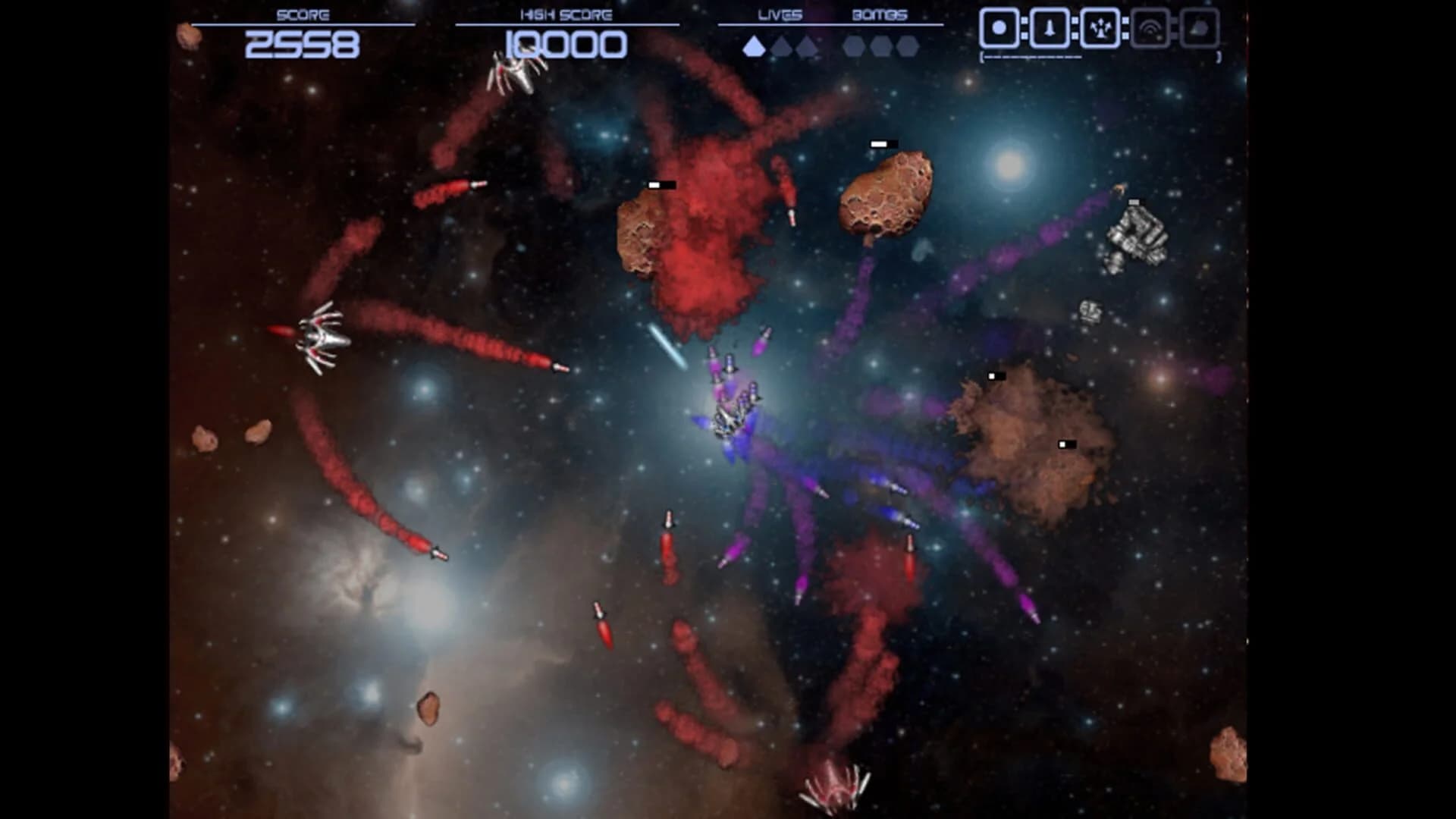Click the last bomb hexagon indicator
The width and height of the screenshot is (1456, 819).
[908, 47]
